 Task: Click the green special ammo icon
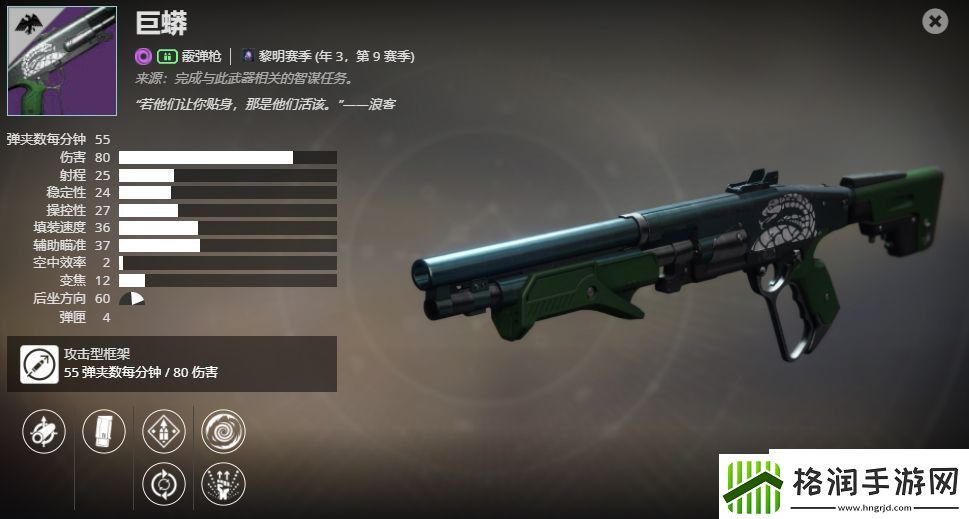point(167,56)
